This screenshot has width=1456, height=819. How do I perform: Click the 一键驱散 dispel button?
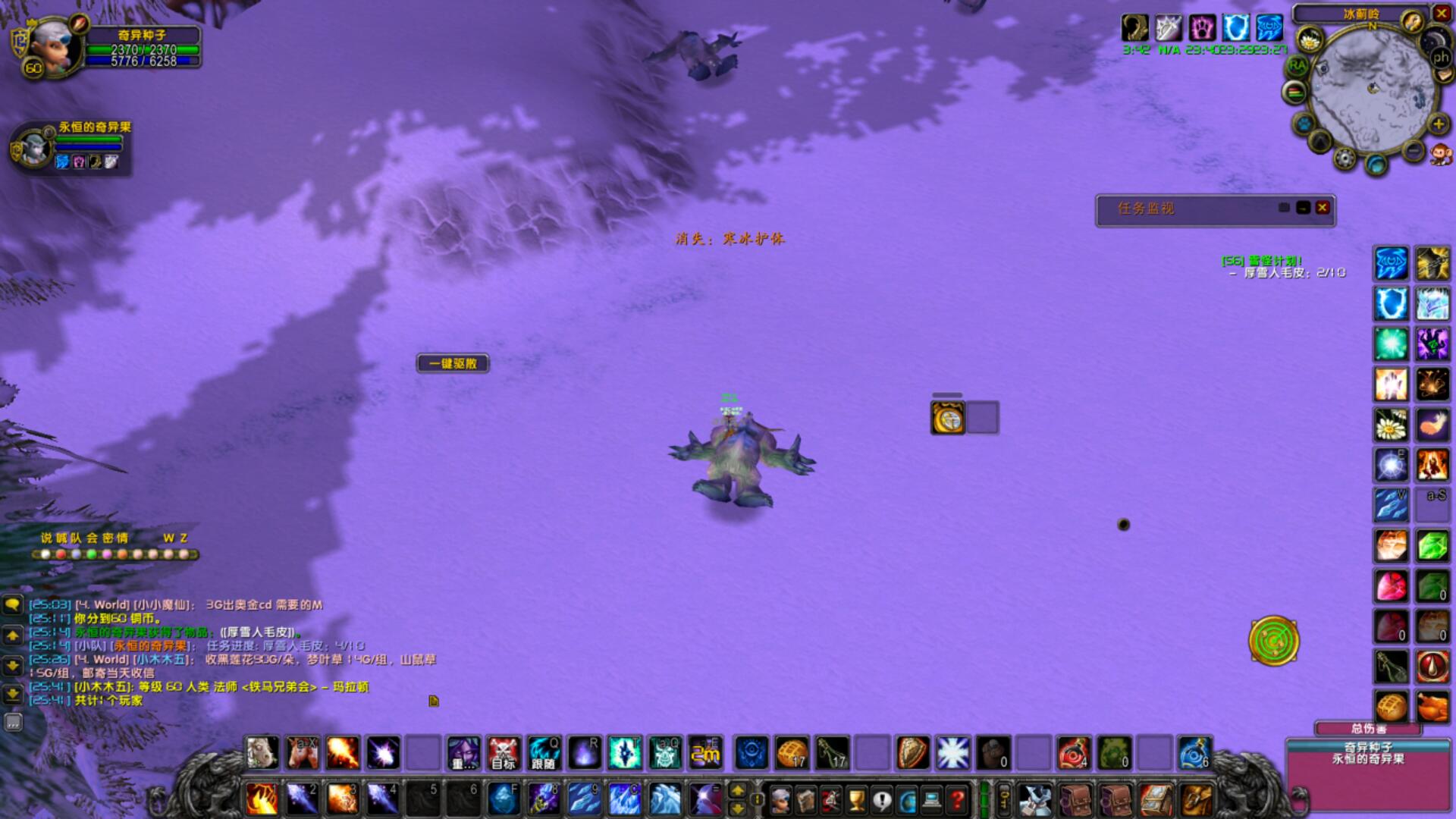453,364
